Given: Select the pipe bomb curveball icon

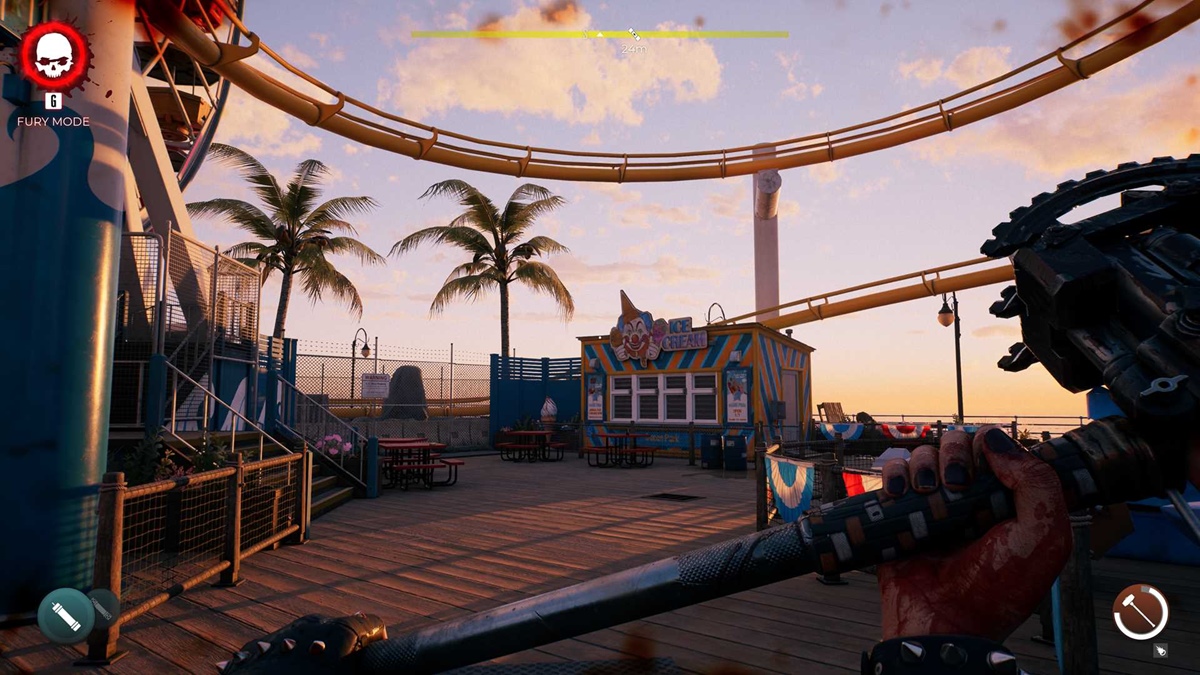Looking at the screenshot, I should click(66, 615).
